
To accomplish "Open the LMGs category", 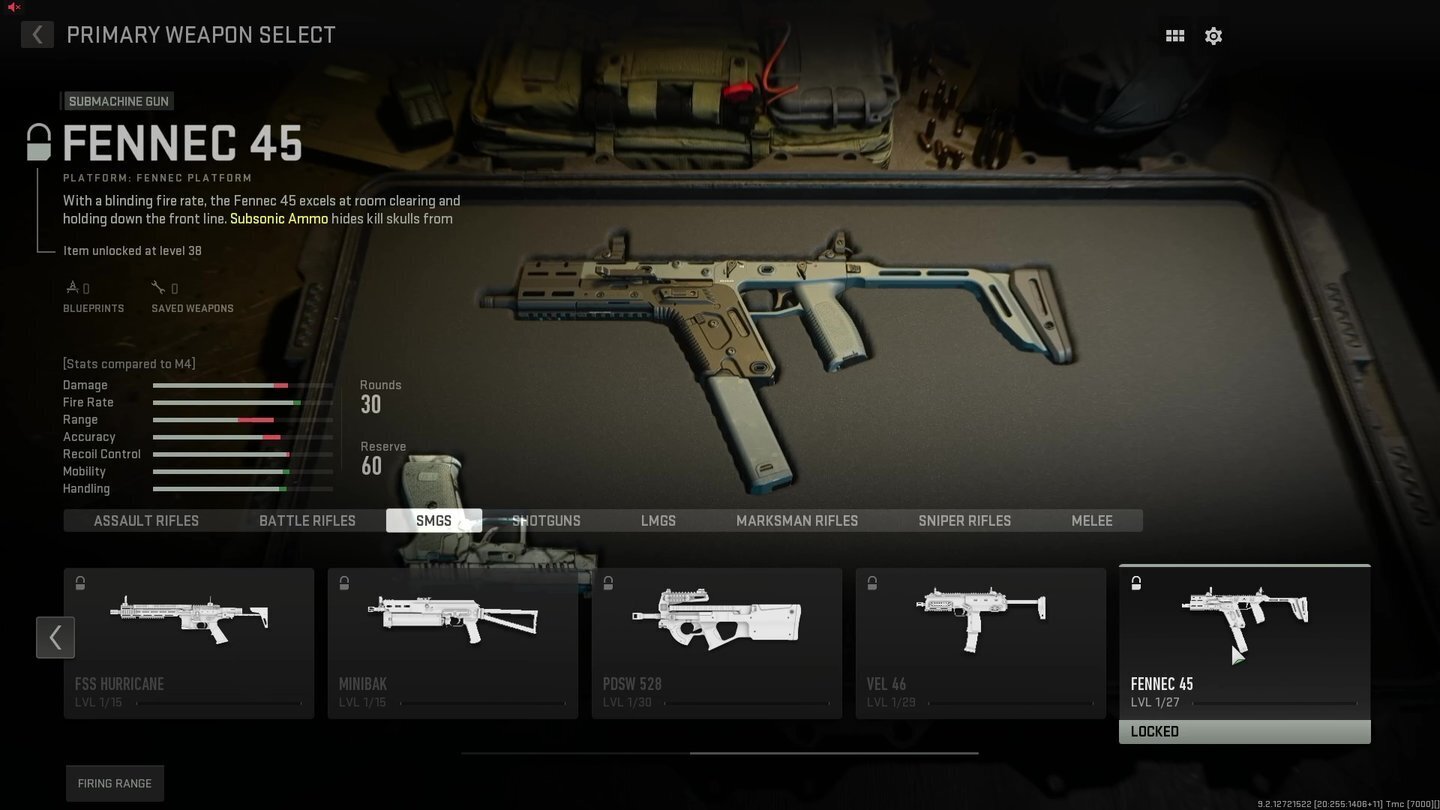I will pos(658,520).
